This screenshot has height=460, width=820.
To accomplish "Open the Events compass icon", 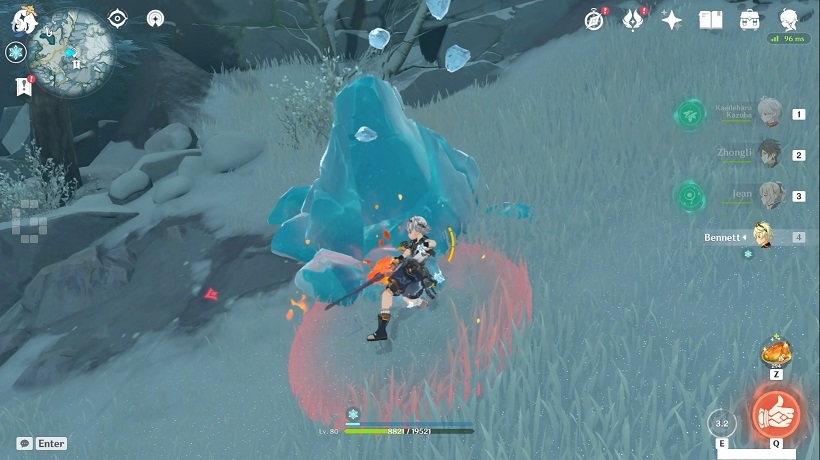I will 595,20.
